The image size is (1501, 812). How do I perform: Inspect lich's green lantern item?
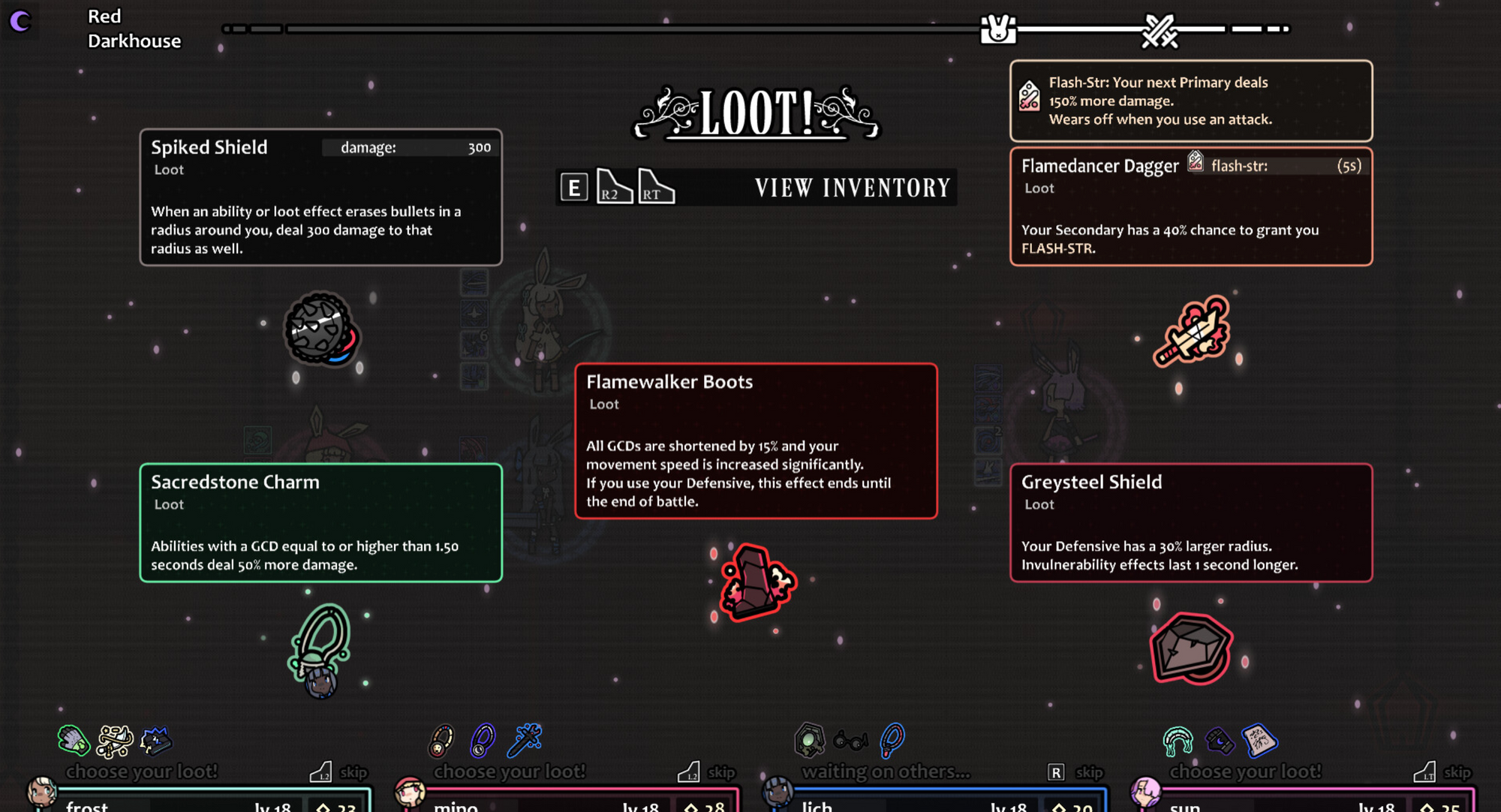tap(810, 740)
